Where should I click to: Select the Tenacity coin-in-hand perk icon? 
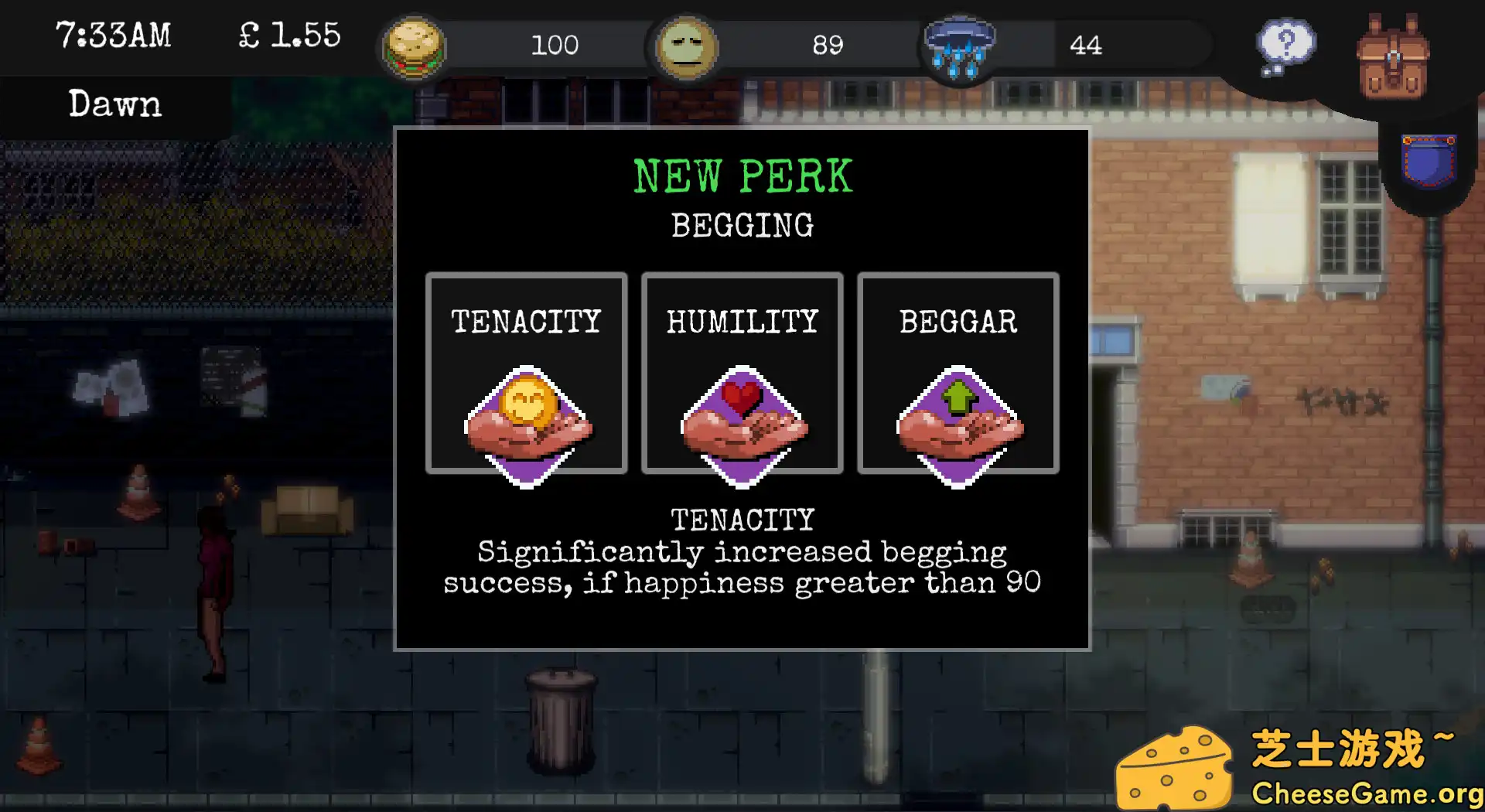tap(526, 421)
